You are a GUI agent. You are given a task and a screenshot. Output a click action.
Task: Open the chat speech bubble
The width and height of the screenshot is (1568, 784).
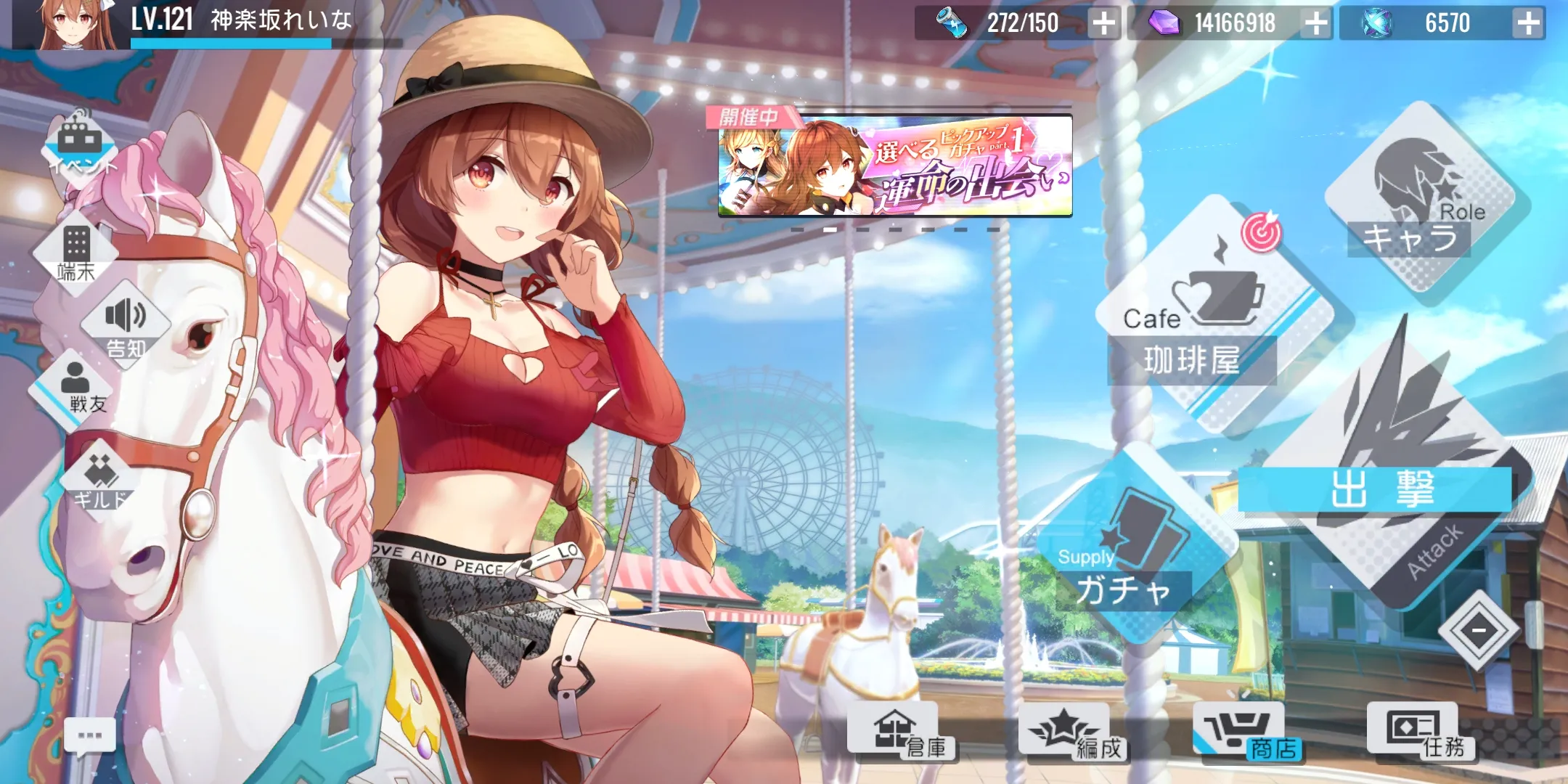(x=90, y=737)
